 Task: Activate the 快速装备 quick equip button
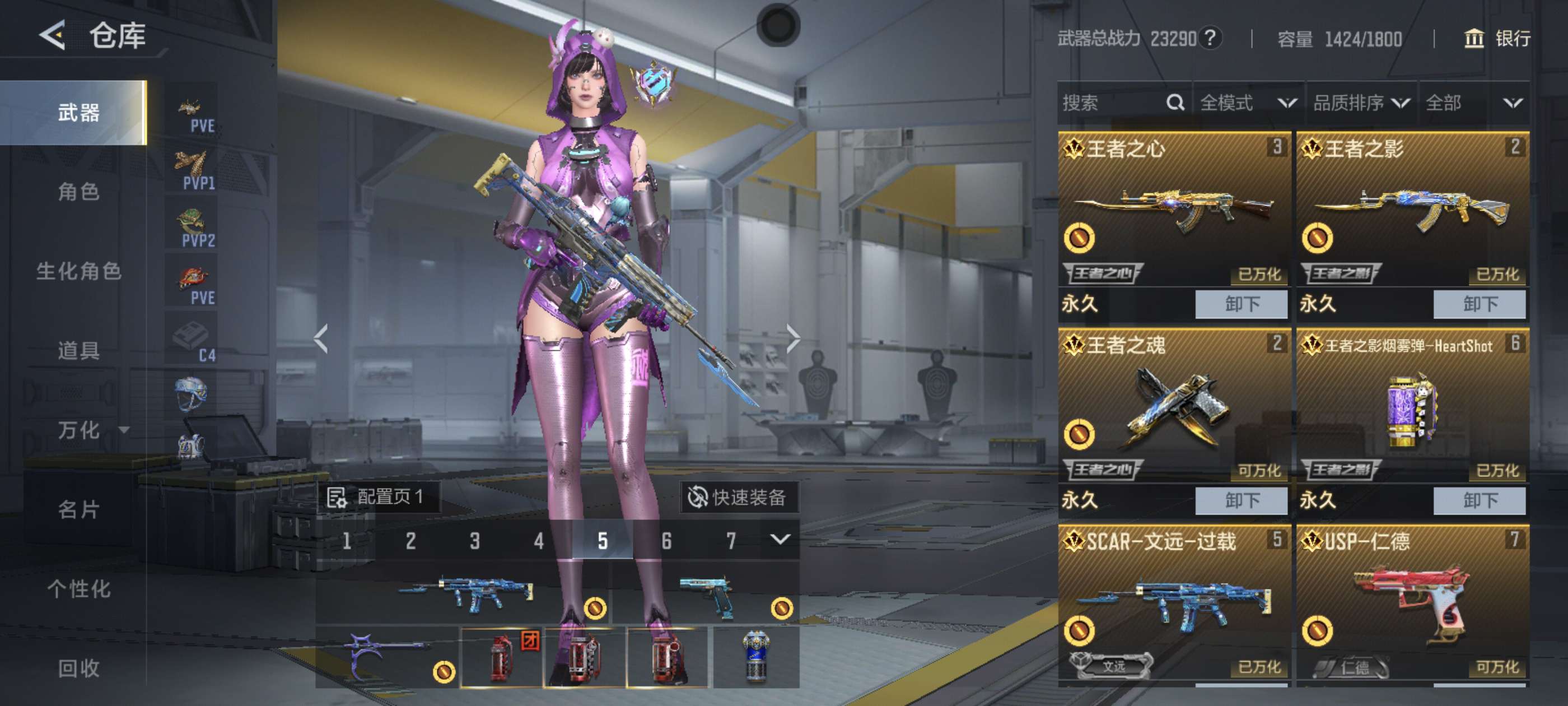point(738,497)
